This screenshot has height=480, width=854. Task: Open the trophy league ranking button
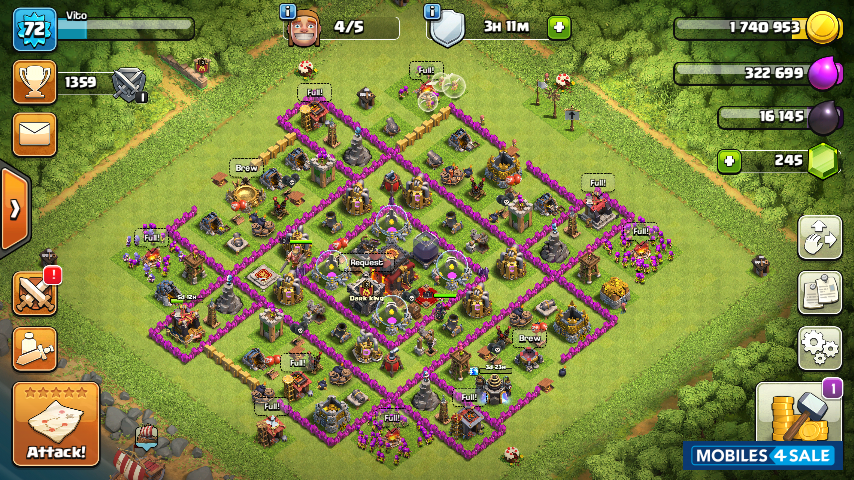(x=34, y=82)
